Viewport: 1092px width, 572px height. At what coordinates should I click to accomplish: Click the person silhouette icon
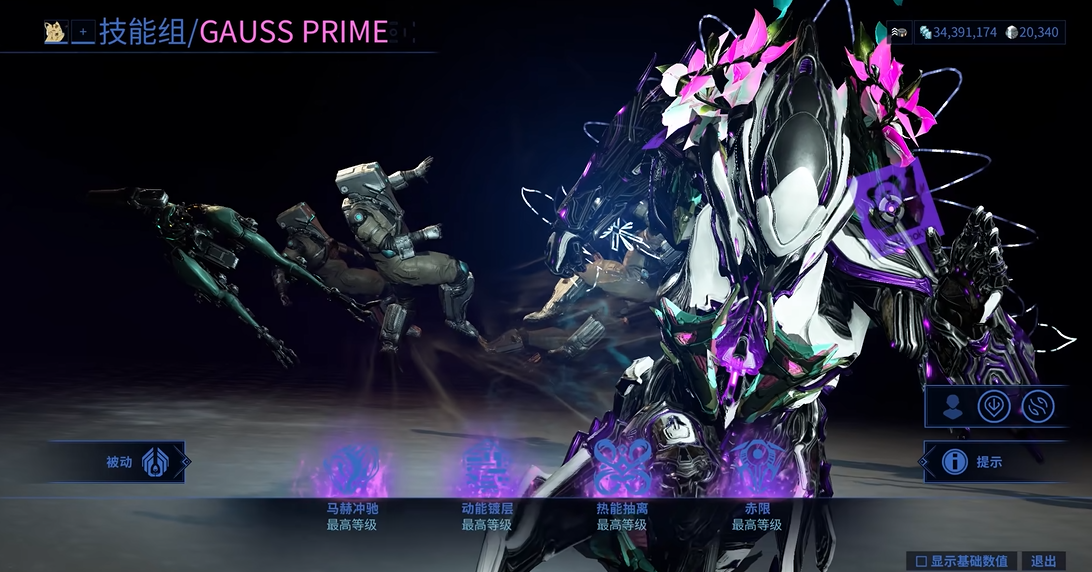[x=953, y=406]
